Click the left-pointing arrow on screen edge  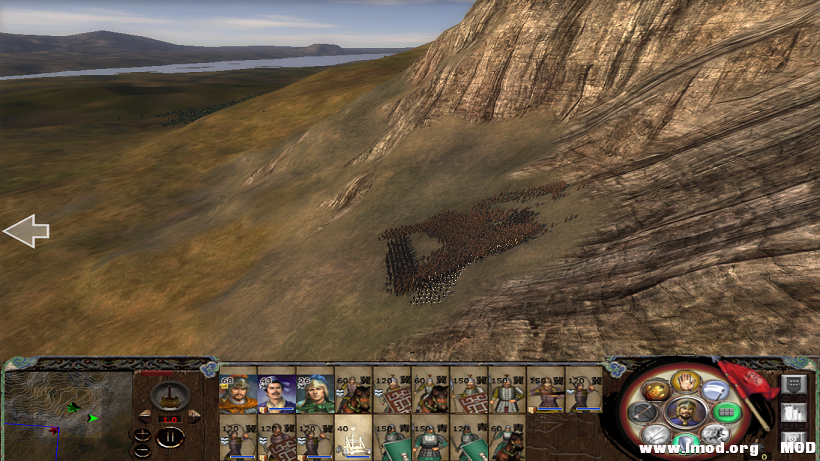(26, 231)
